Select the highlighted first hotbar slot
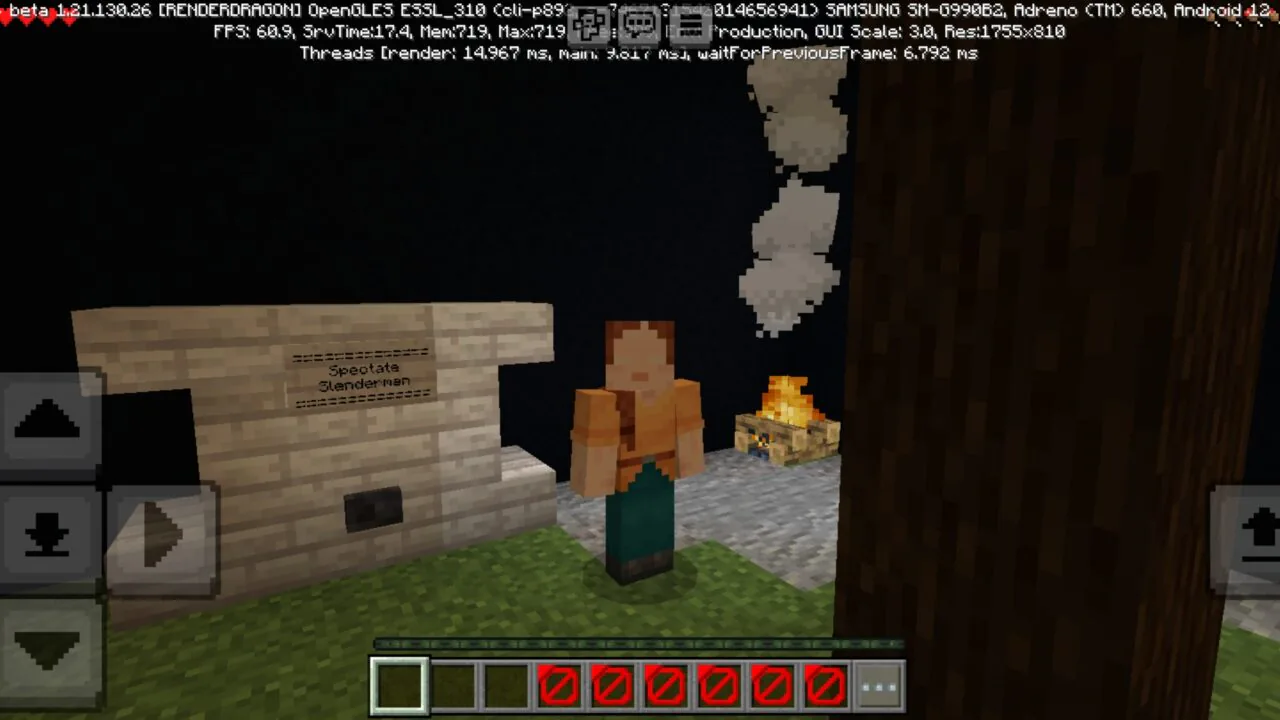This screenshot has height=720, width=1280. pos(399,683)
